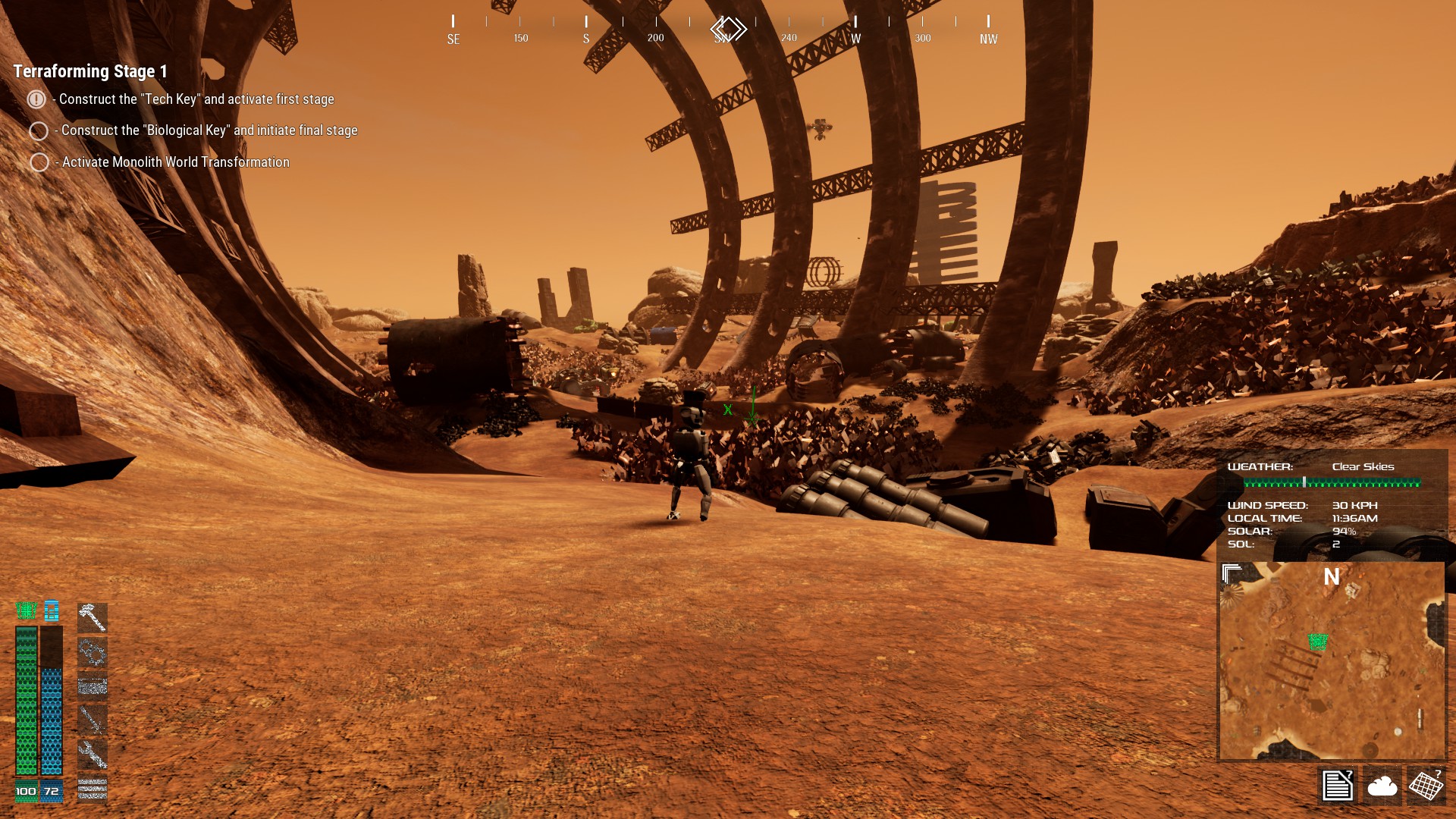The height and width of the screenshot is (819, 1456).
Task: Select the hammer tool slot
Action: (x=93, y=617)
